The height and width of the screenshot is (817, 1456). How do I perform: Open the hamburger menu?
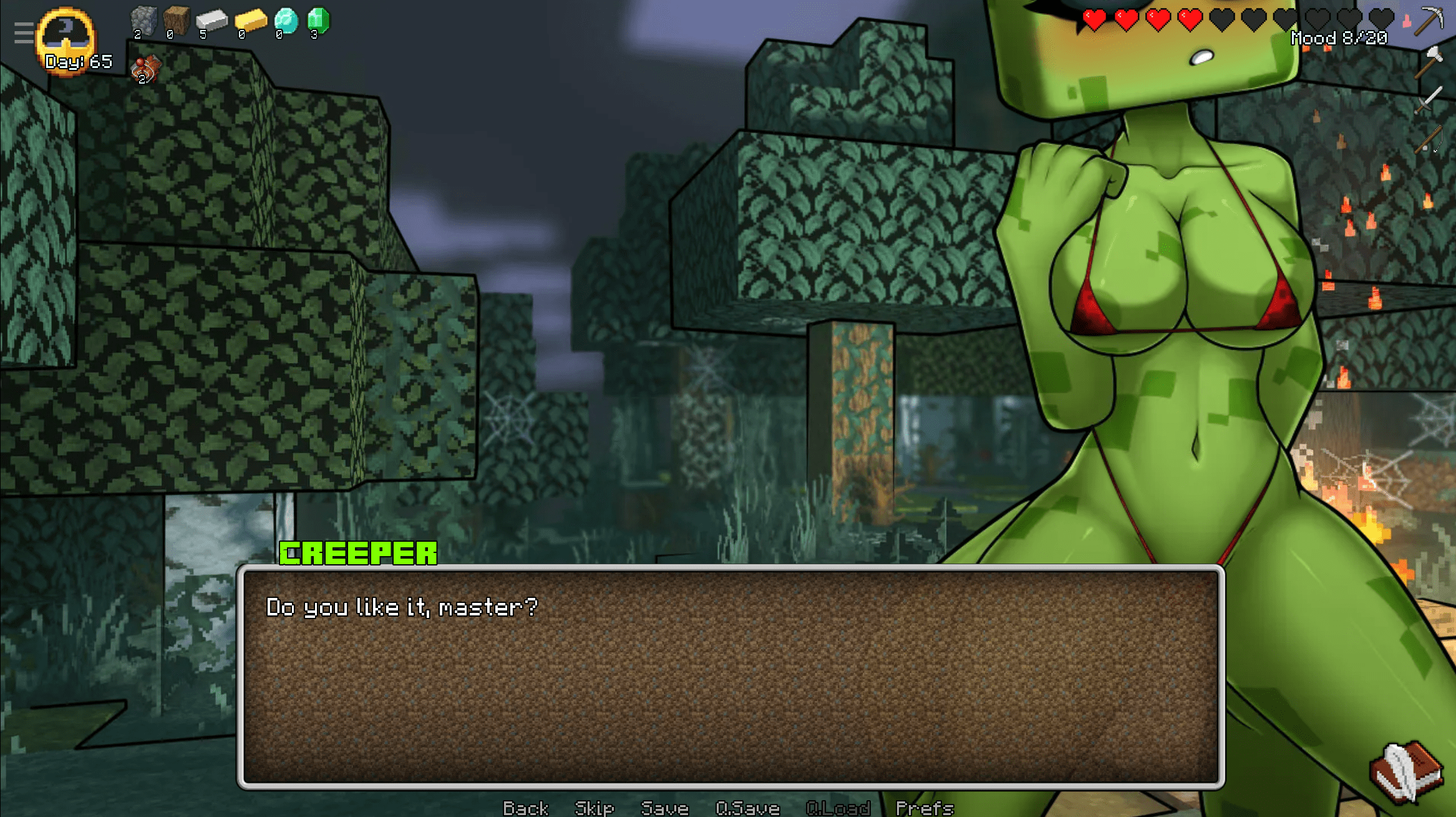[x=24, y=32]
